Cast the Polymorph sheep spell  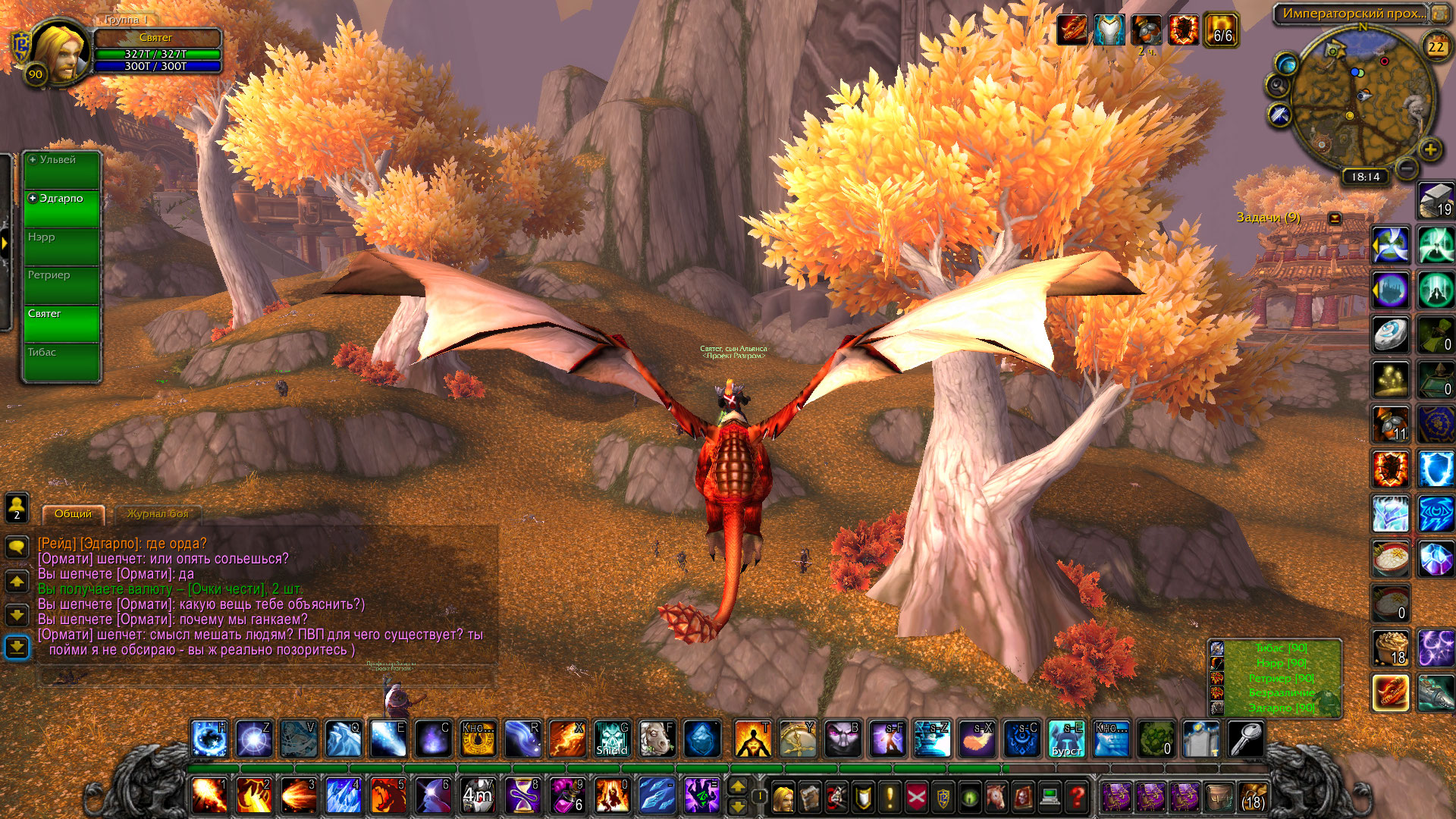pyautogui.click(x=657, y=739)
